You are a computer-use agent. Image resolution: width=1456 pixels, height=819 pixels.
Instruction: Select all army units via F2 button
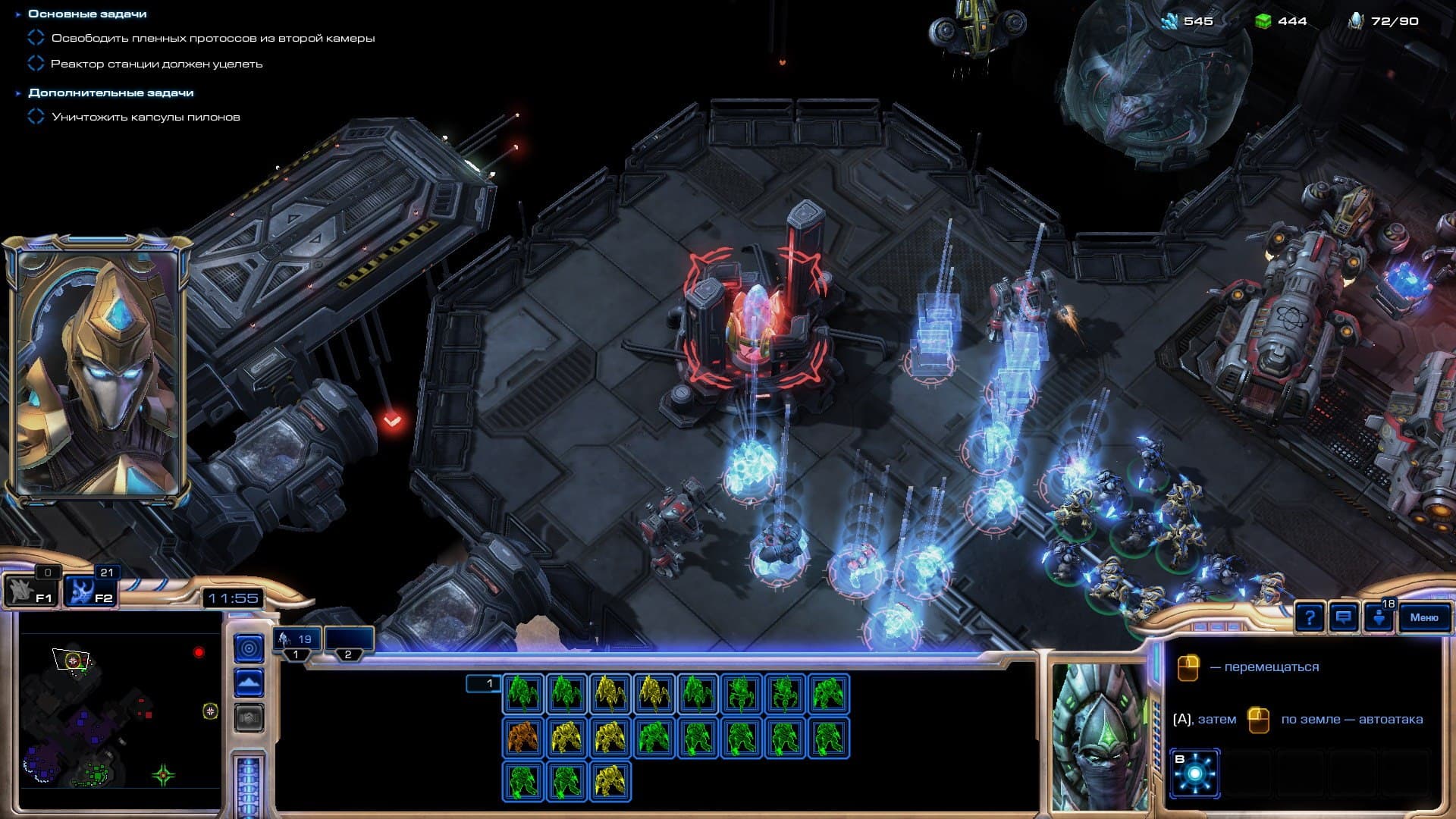point(89,591)
